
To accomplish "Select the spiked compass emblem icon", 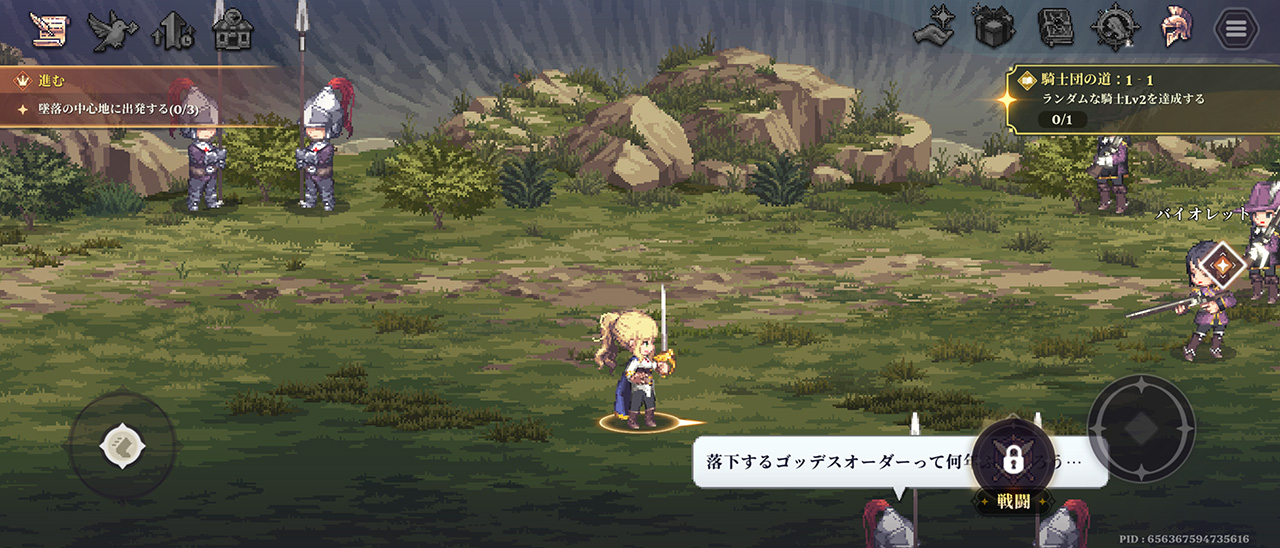I will pyautogui.click(x=1116, y=28).
